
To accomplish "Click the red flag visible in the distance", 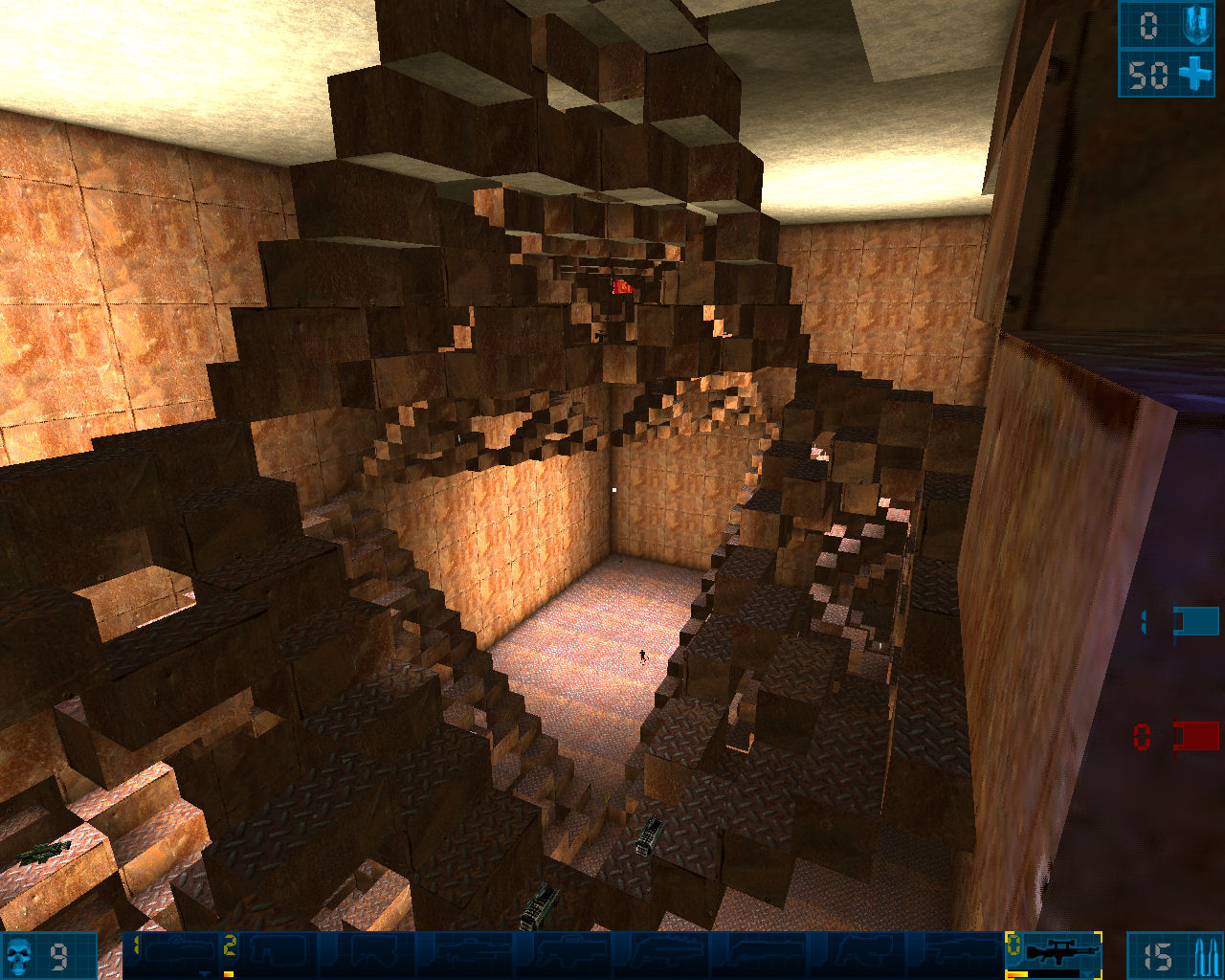I will [622, 287].
